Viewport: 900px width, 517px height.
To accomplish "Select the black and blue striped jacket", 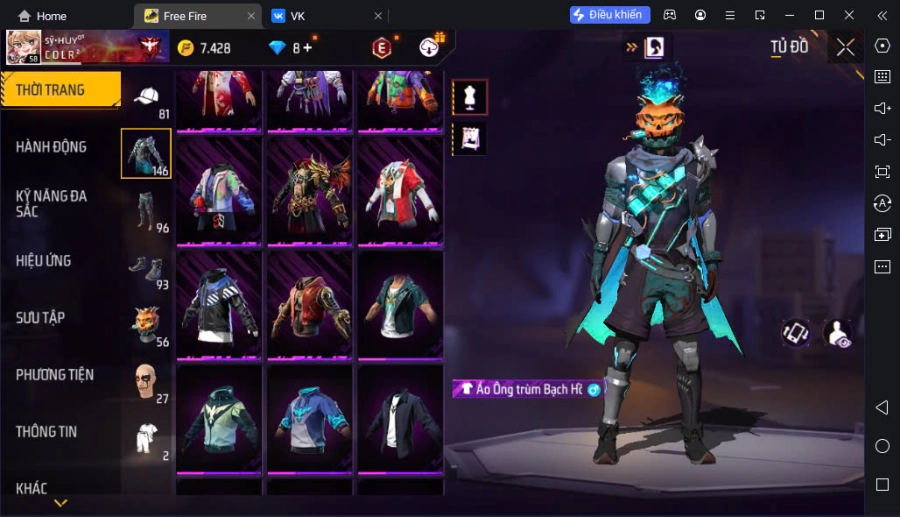I will tap(219, 304).
